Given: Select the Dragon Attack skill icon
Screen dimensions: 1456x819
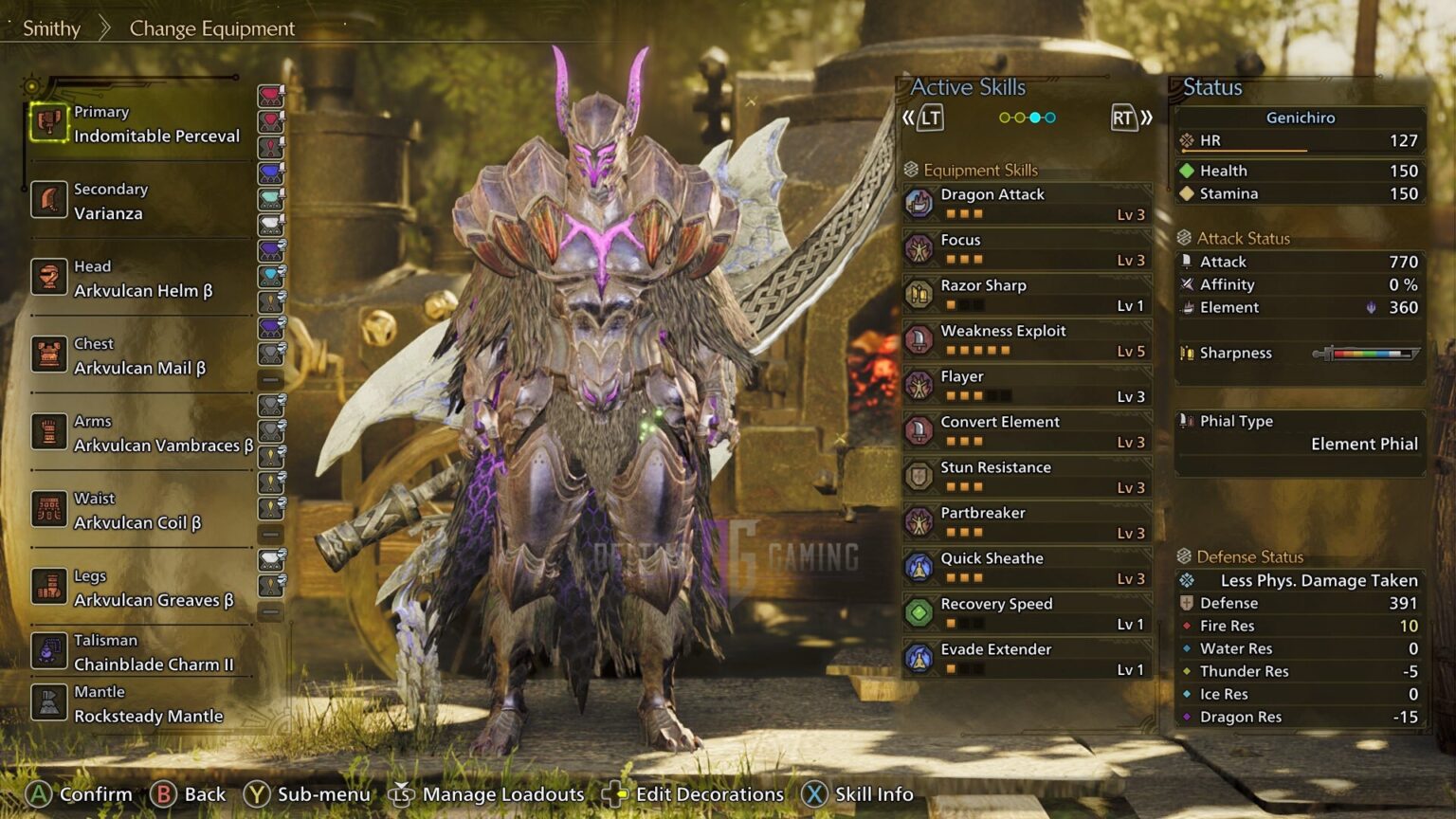Looking at the screenshot, I should (x=918, y=203).
